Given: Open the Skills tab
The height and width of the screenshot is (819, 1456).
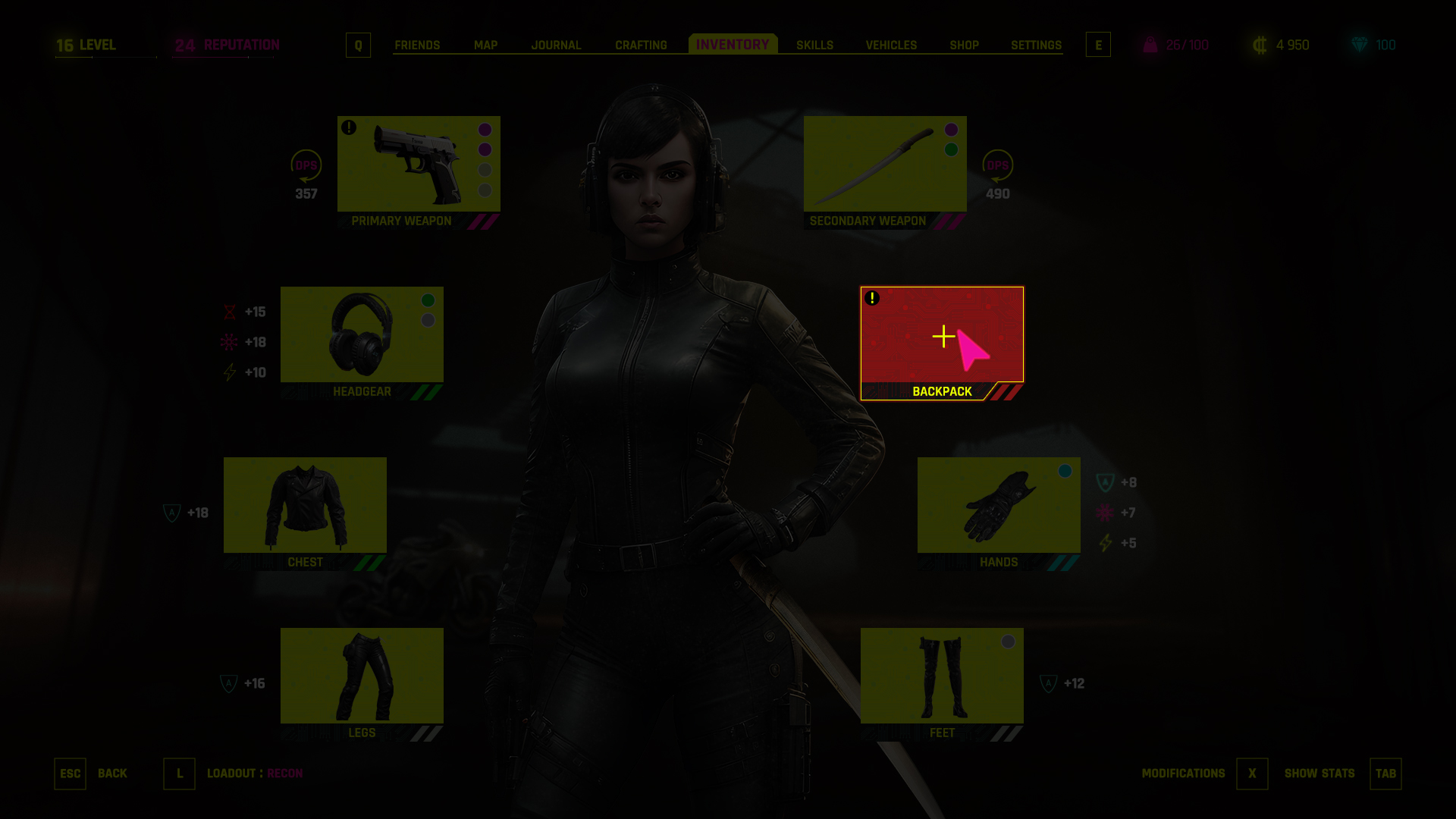Looking at the screenshot, I should pyautogui.click(x=814, y=45).
